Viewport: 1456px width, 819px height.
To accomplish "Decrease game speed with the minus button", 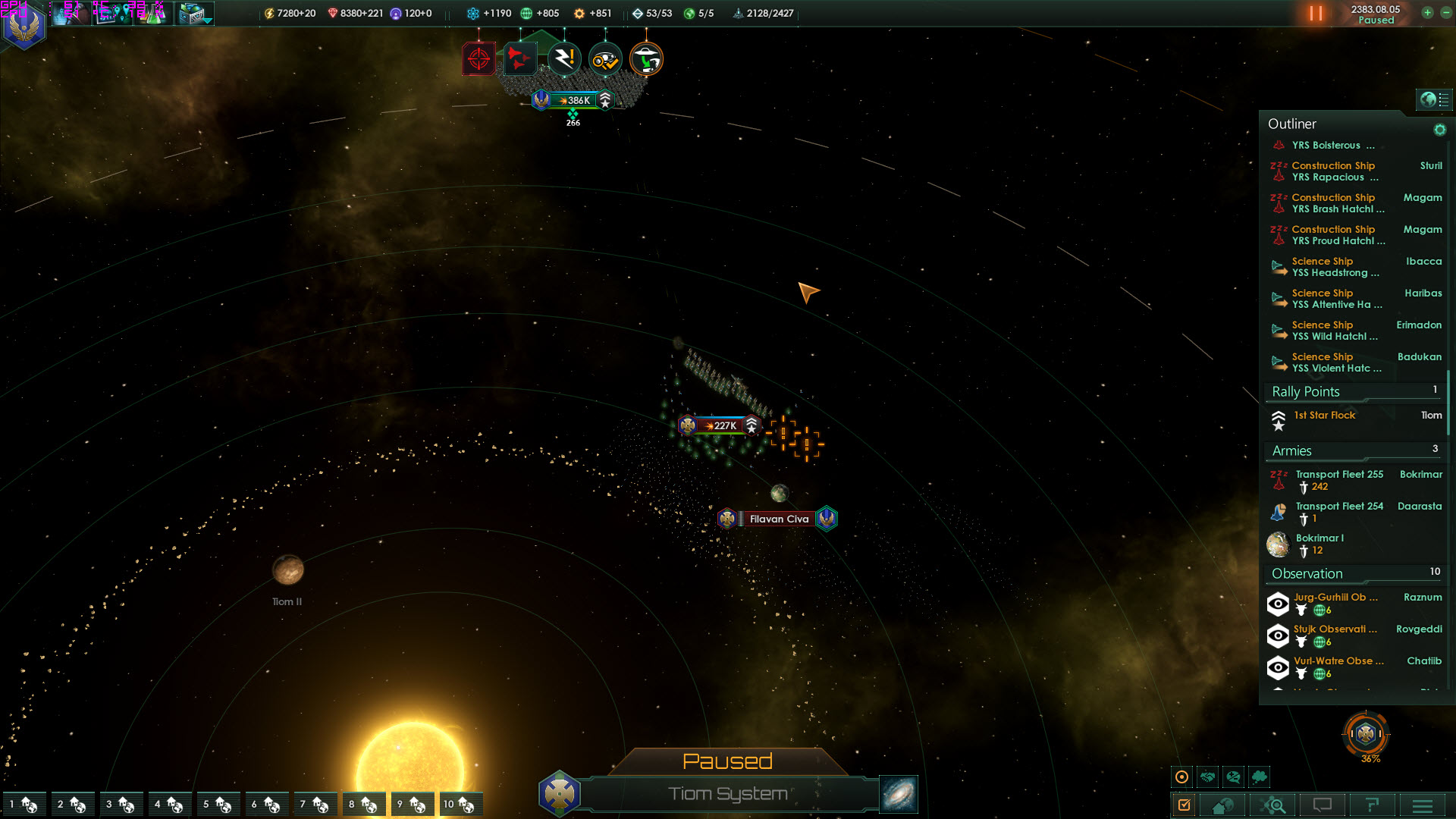I will (x=1445, y=13).
